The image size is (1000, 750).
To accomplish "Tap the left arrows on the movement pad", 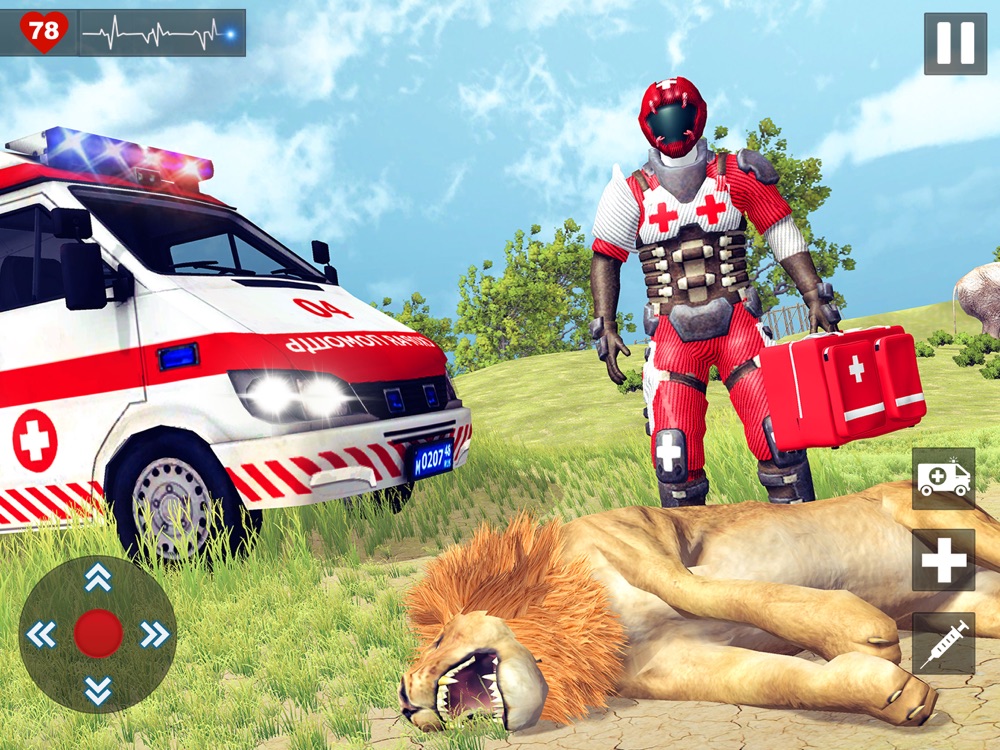I will point(42,634).
